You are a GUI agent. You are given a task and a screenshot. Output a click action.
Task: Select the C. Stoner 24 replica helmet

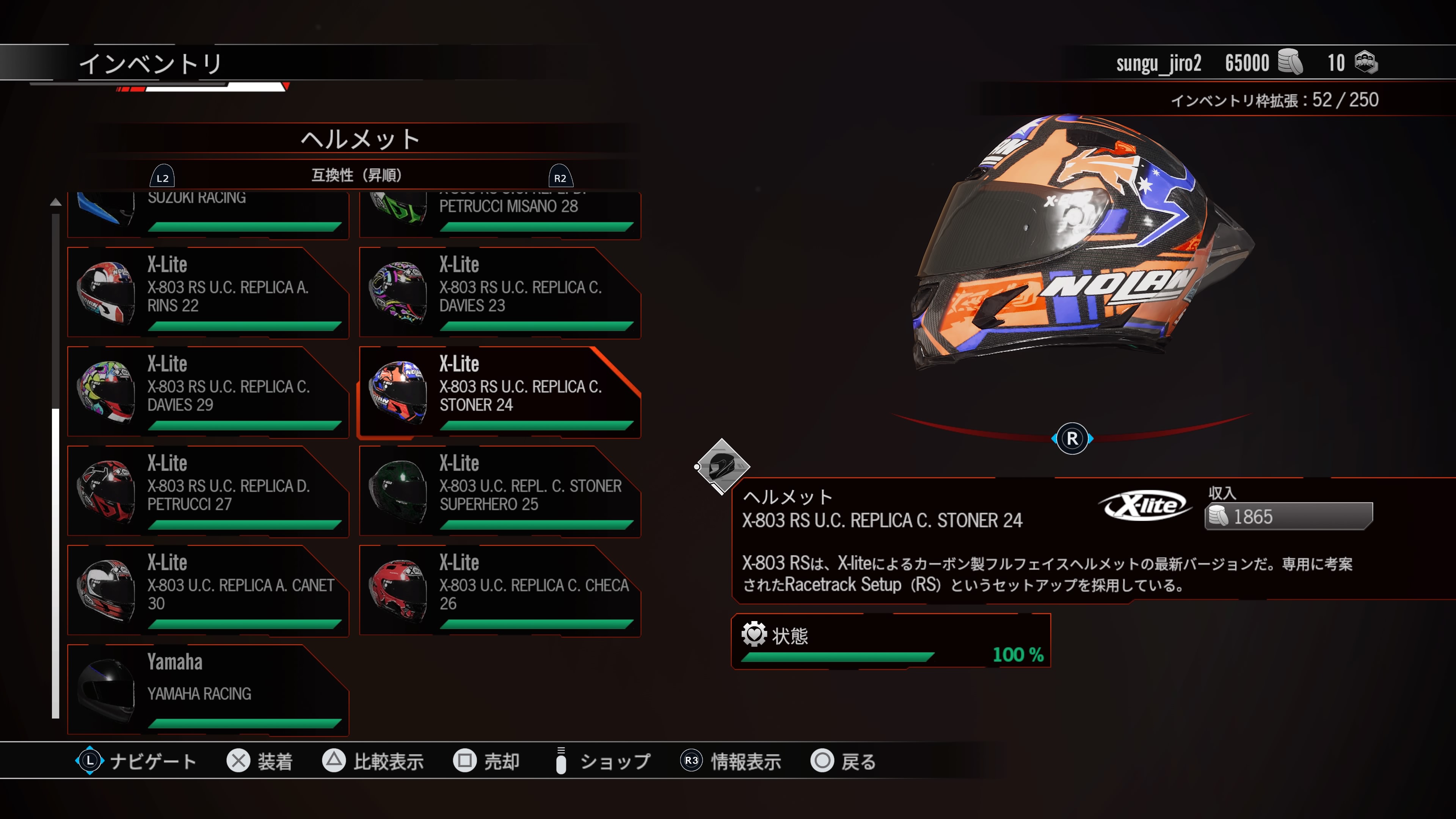click(500, 392)
